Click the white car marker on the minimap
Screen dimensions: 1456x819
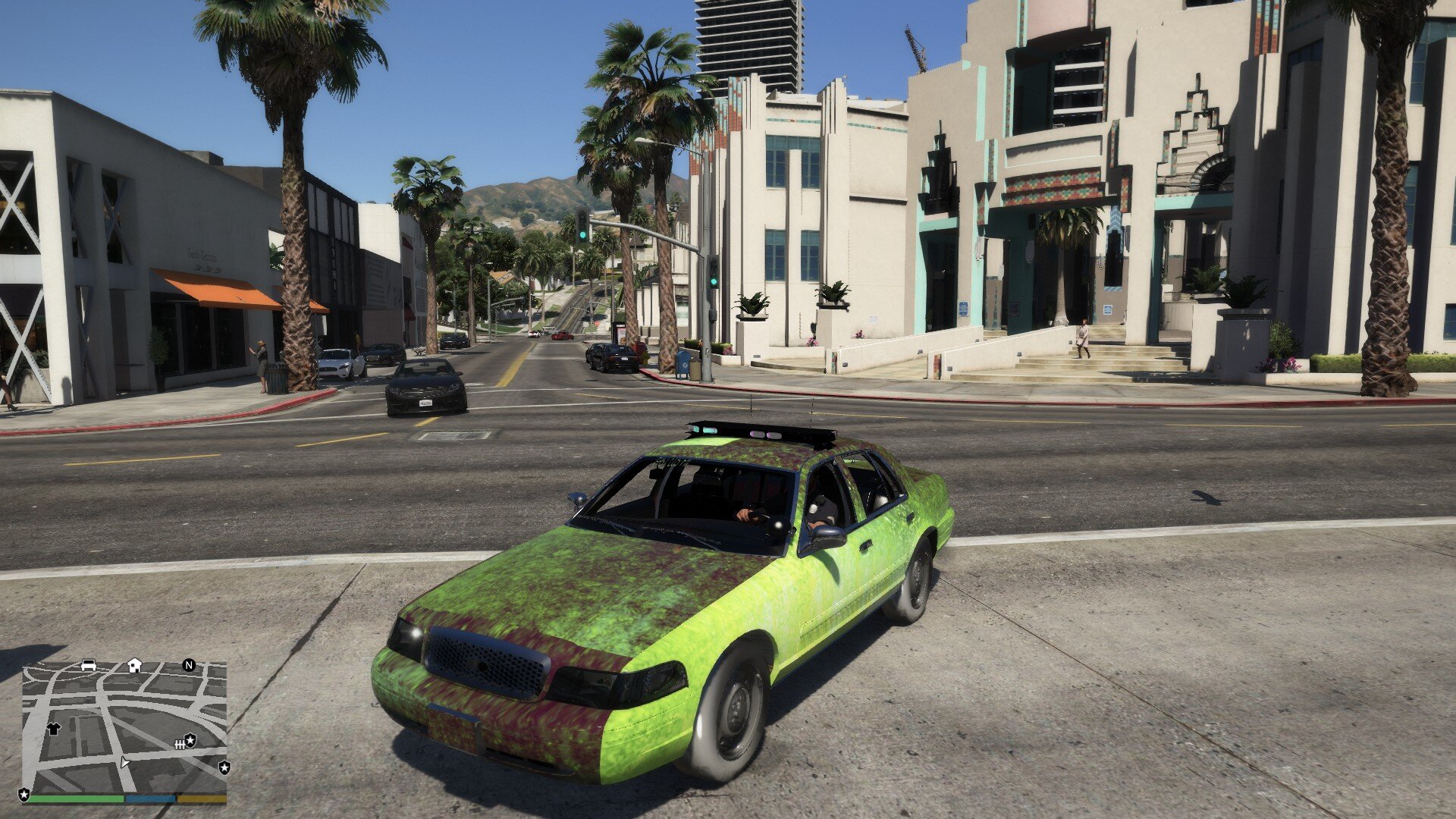89,665
